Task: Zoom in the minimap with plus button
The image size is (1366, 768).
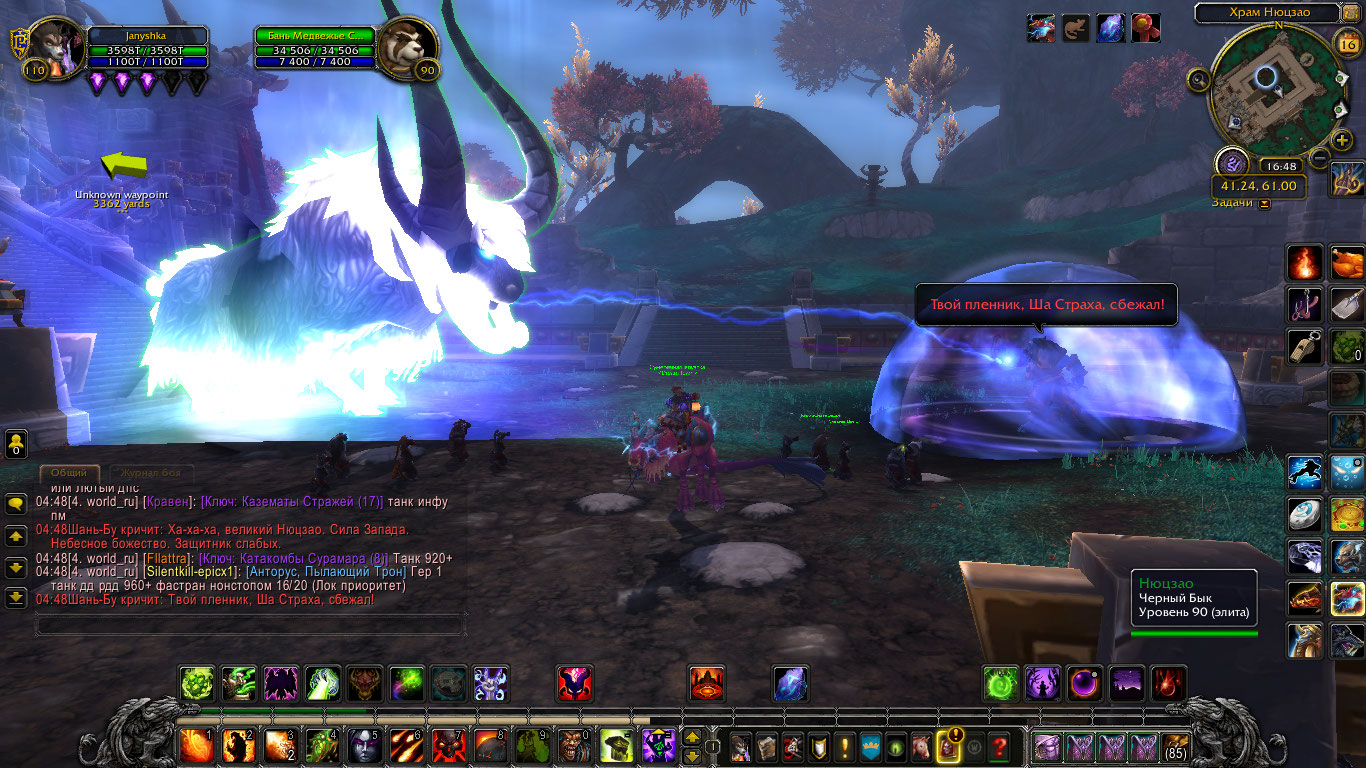Action: 1342,140
